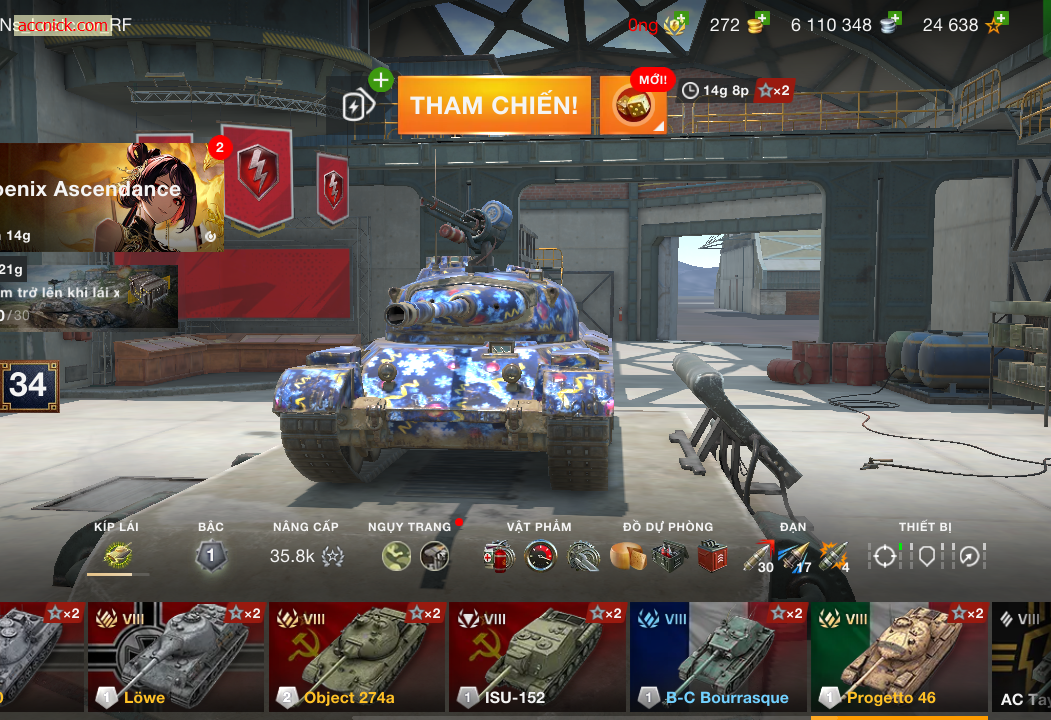Screen dimensions: 1051x720
Task: Select the fire extinguisher consumable
Action: pos(497,556)
